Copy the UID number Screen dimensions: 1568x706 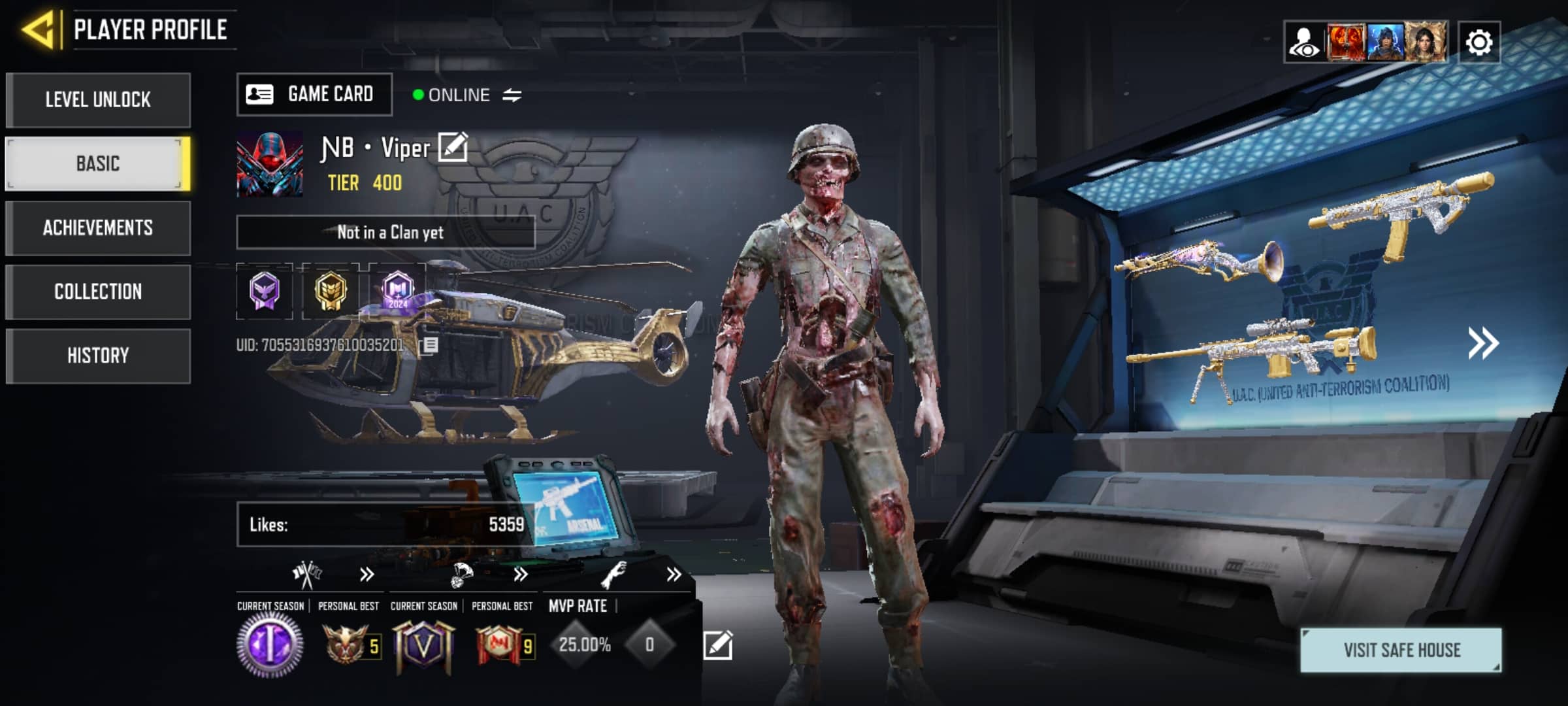(430, 345)
